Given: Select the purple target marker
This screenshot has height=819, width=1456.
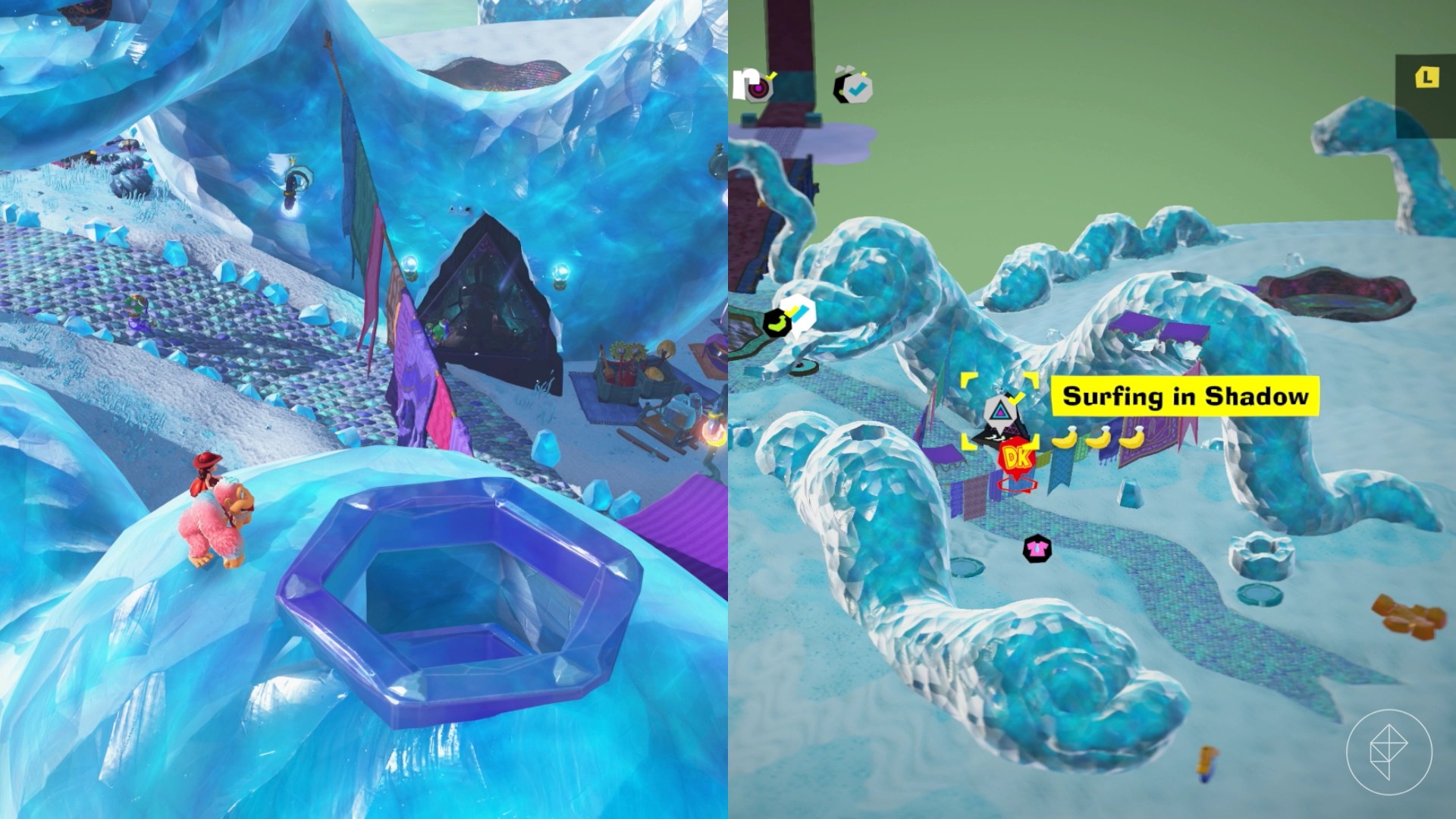Looking at the screenshot, I should (758, 89).
